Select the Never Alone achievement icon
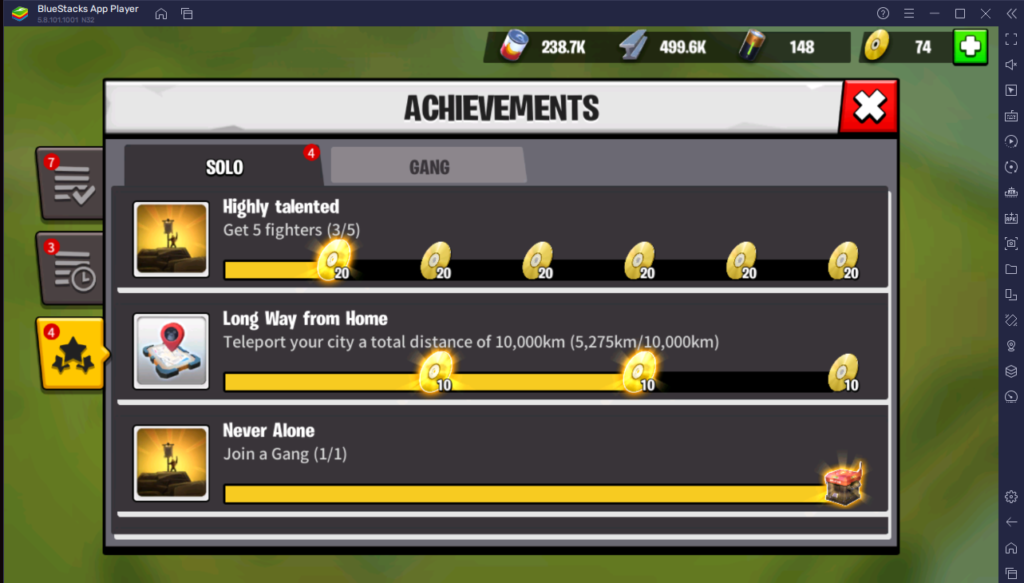1024x583 pixels. pos(171,463)
